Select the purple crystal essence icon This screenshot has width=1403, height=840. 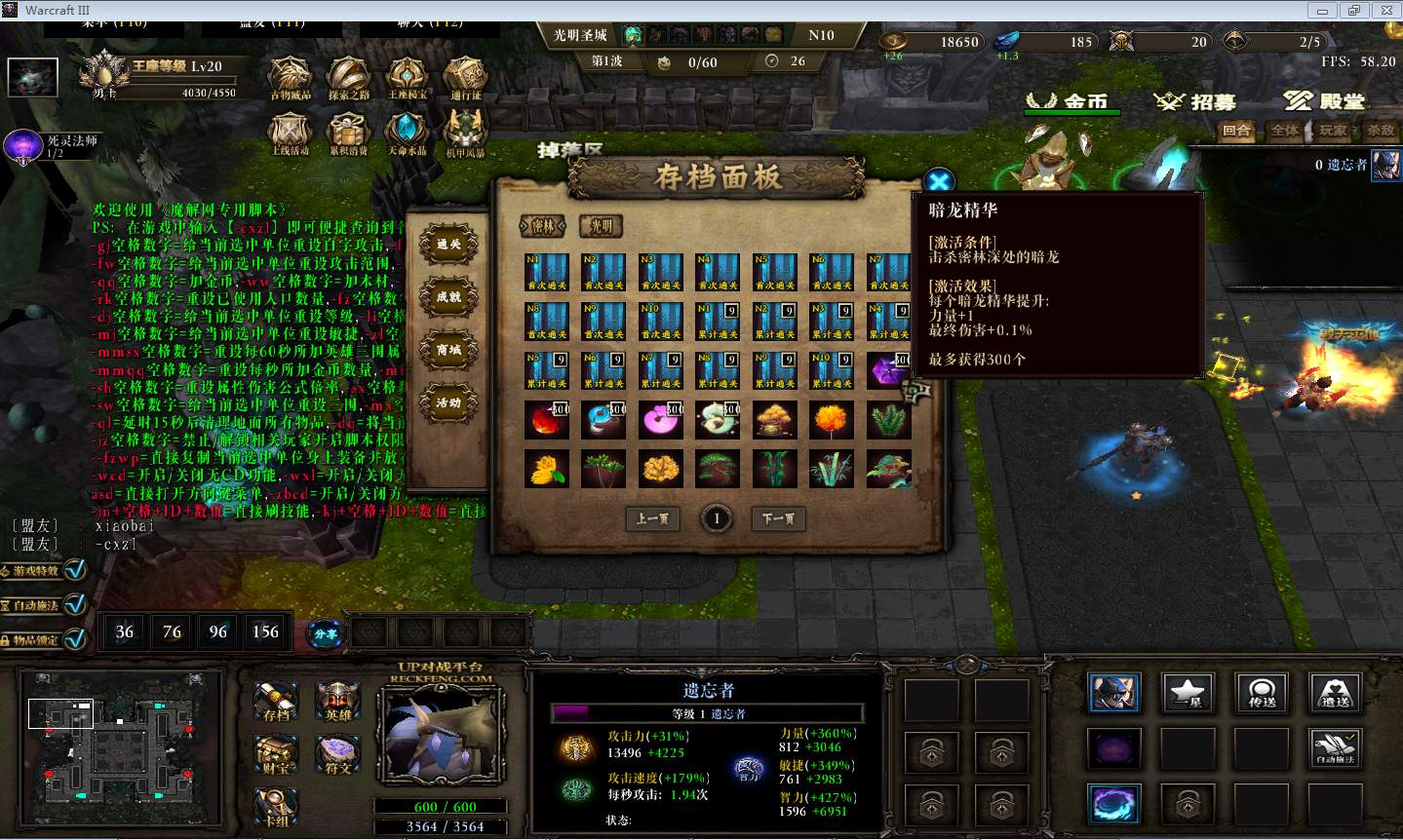tap(888, 371)
